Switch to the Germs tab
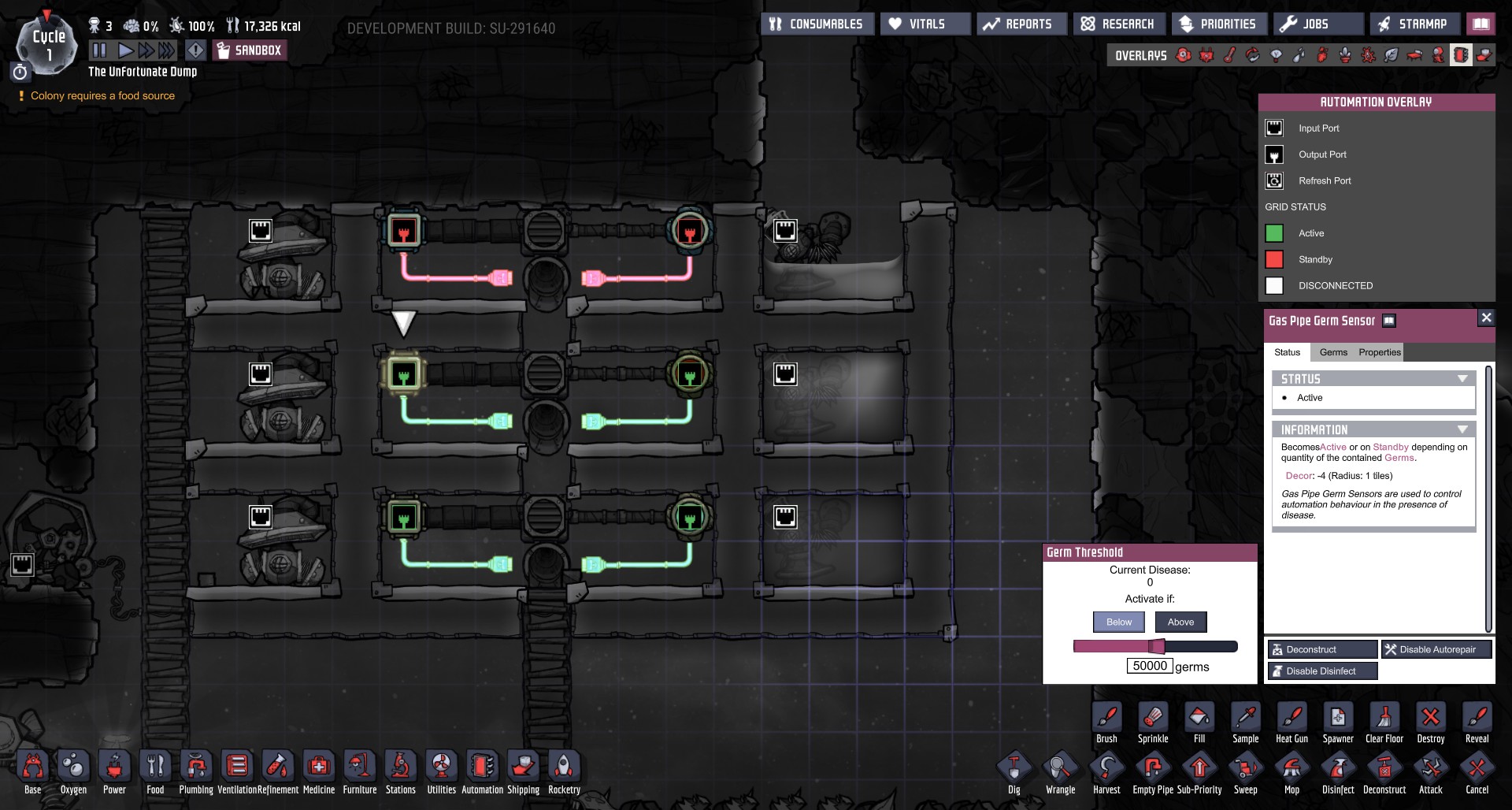Viewport: 1512px width, 810px height. (x=1333, y=352)
